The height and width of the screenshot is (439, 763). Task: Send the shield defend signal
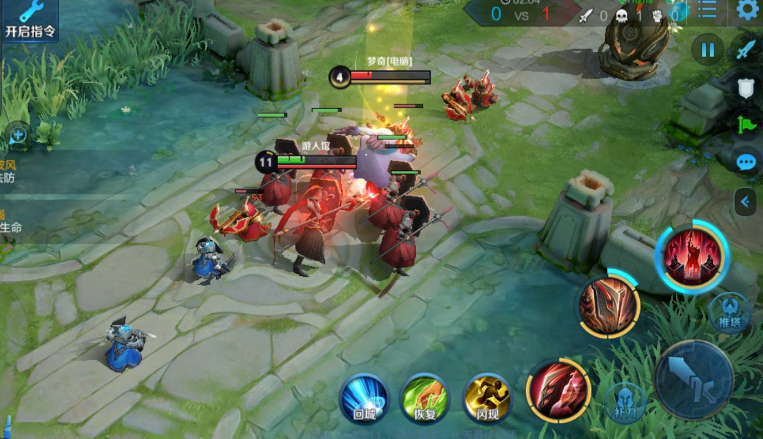pyautogui.click(x=745, y=88)
